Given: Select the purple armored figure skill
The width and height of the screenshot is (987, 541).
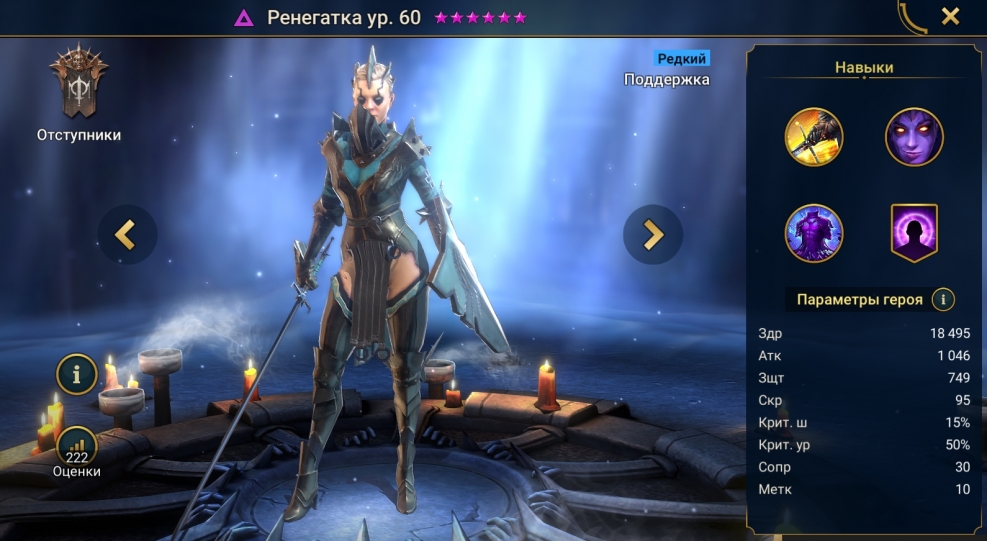Looking at the screenshot, I should click(x=814, y=233).
